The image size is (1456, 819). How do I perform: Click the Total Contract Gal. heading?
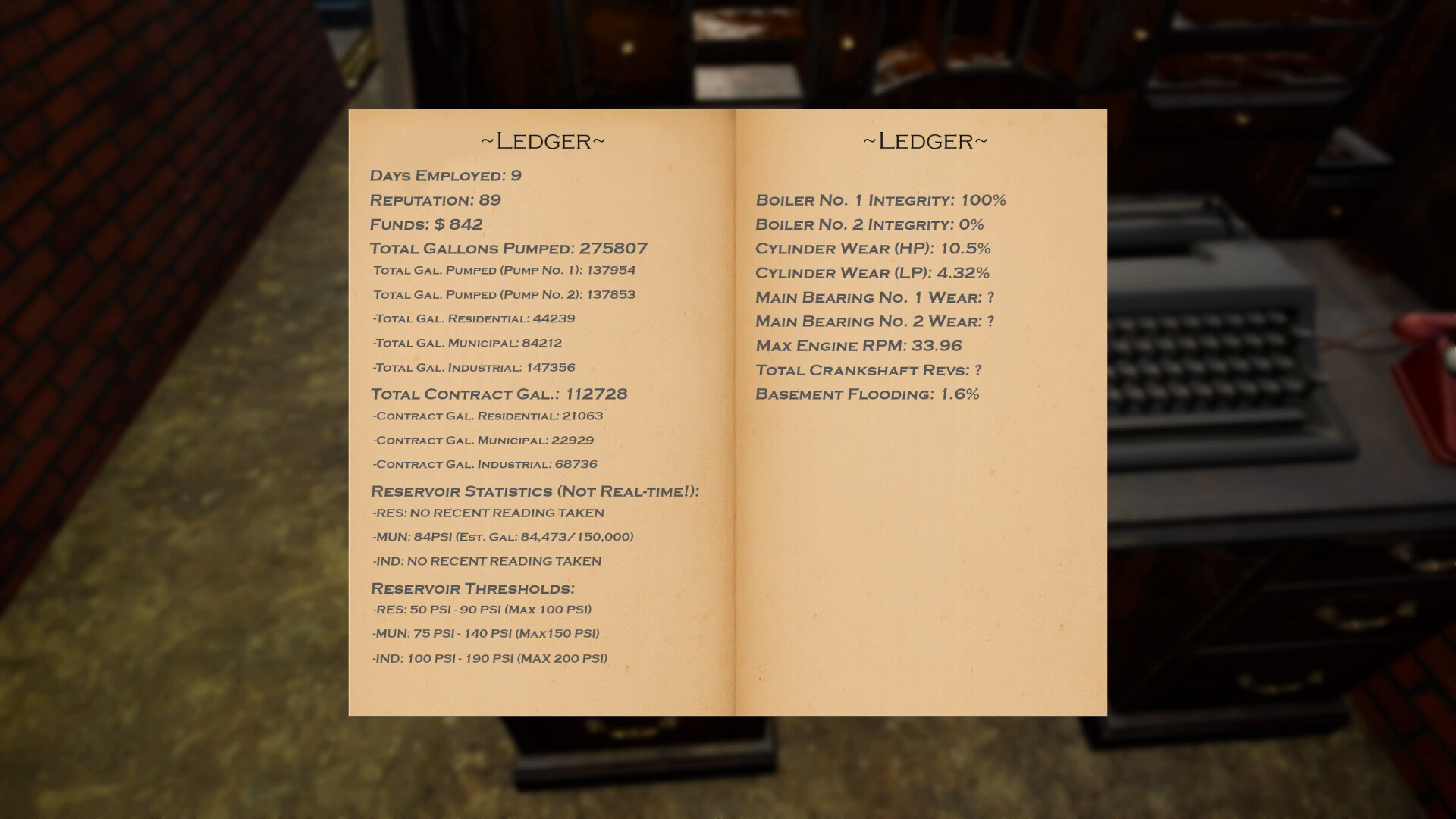point(499,394)
